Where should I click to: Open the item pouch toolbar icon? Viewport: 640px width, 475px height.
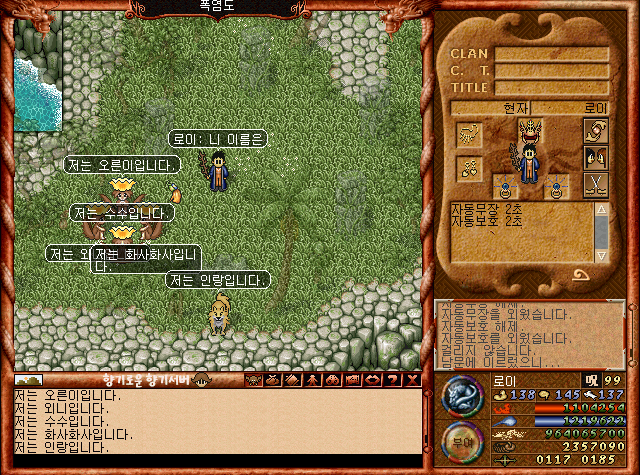tap(272, 380)
